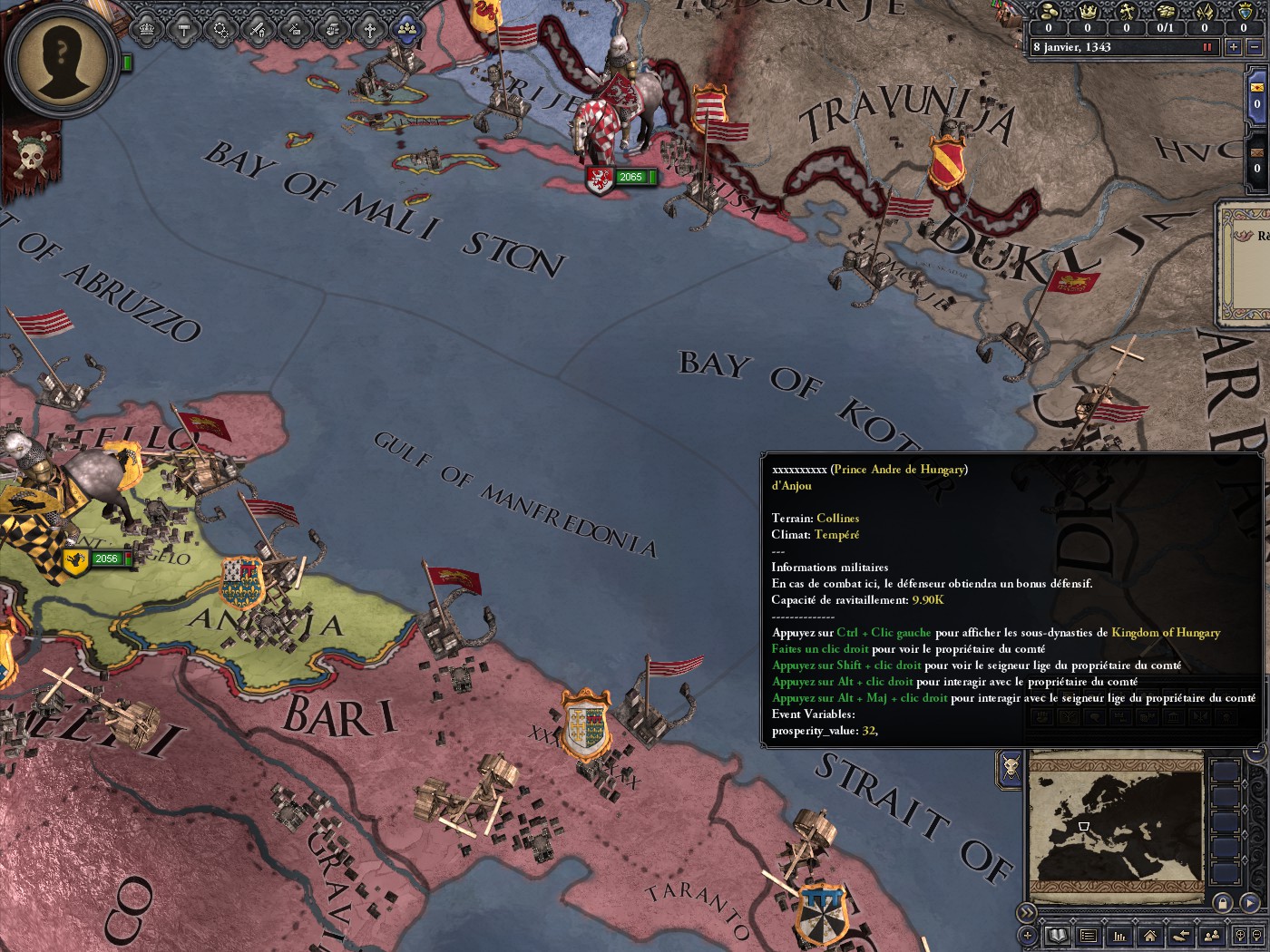Unpause the game with the pause button
The width and height of the screenshot is (1270, 952).
(1207, 47)
